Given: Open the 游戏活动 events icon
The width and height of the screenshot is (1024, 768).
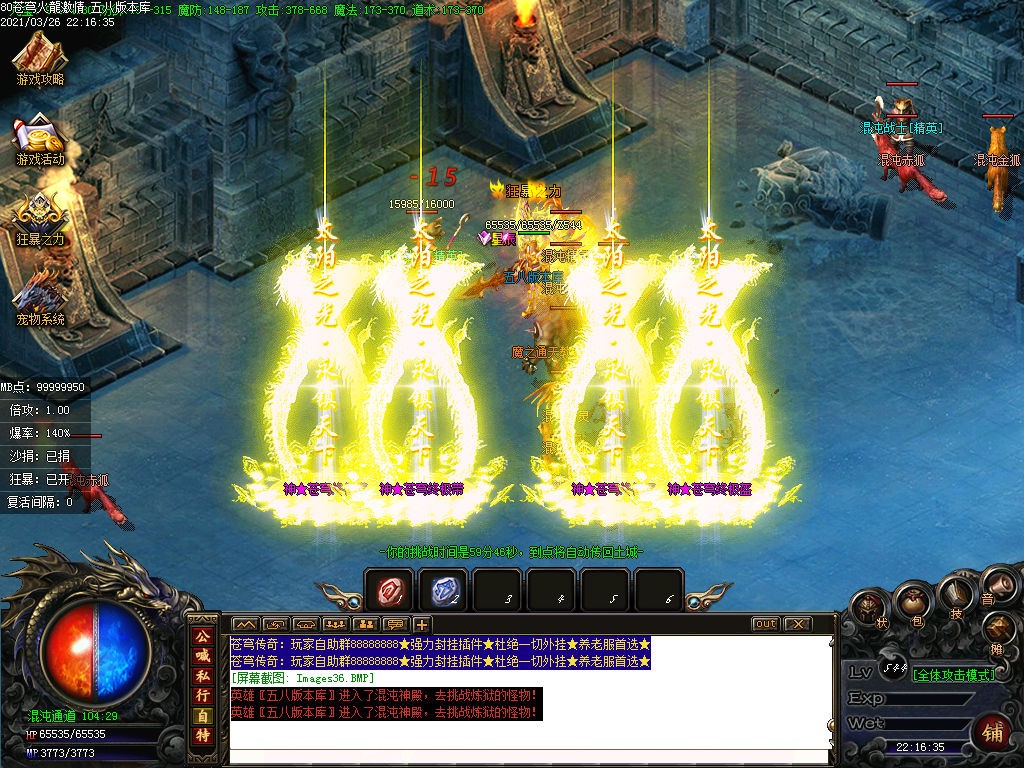Looking at the screenshot, I should (39, 140).
